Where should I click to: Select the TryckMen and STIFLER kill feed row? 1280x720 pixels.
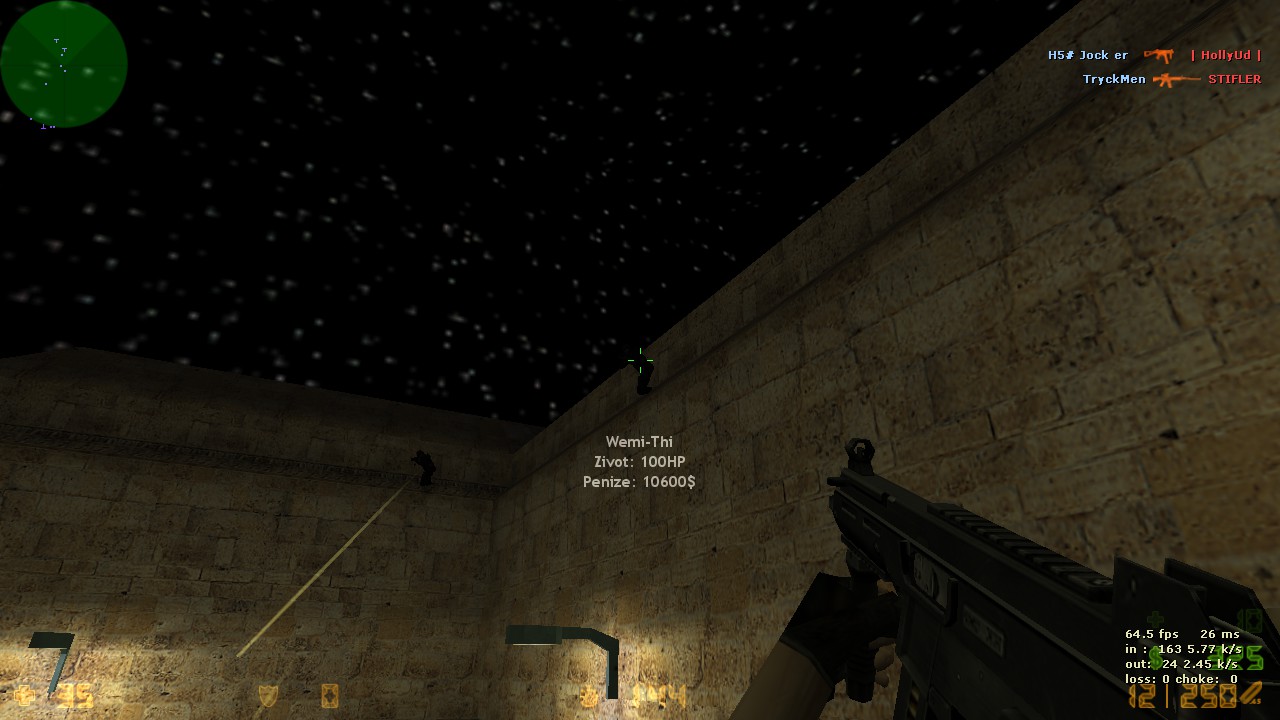point(1171,79)
